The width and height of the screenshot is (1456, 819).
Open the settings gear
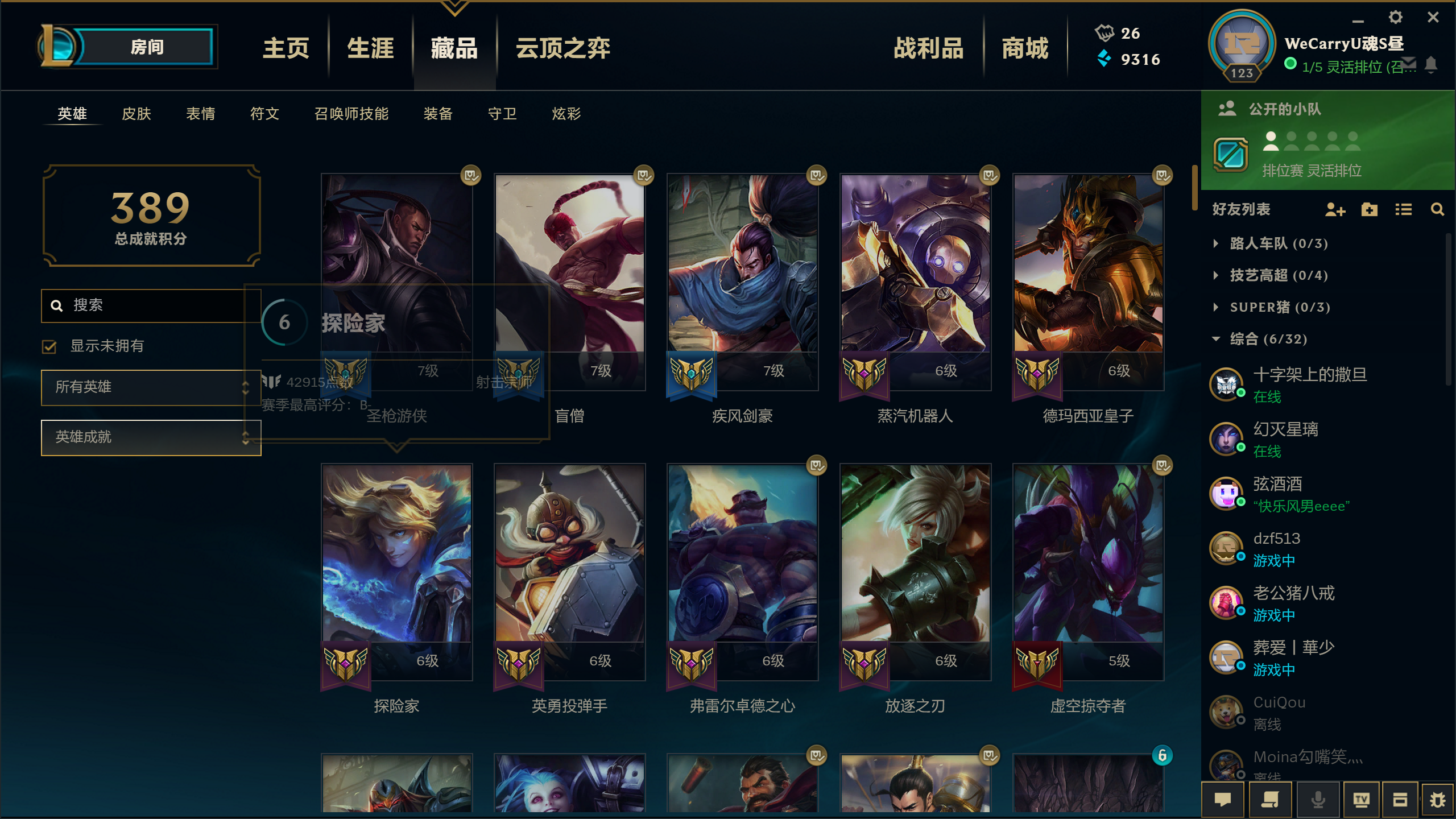click(x=1395, y=18)
